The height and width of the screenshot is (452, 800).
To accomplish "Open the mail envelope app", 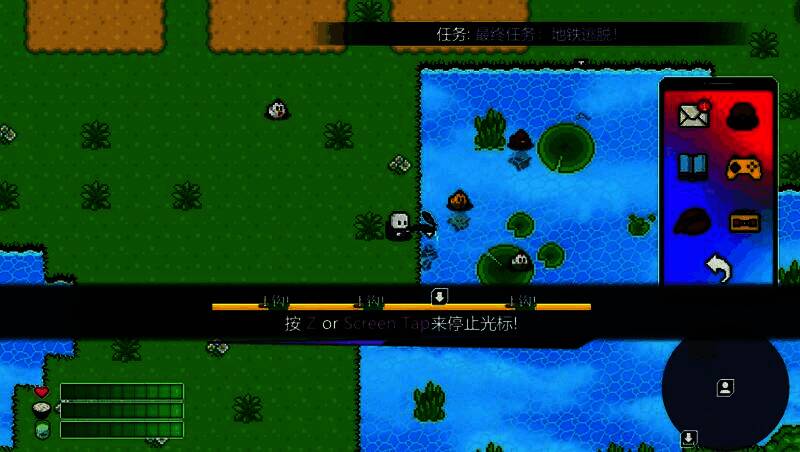I will [693, 115].
